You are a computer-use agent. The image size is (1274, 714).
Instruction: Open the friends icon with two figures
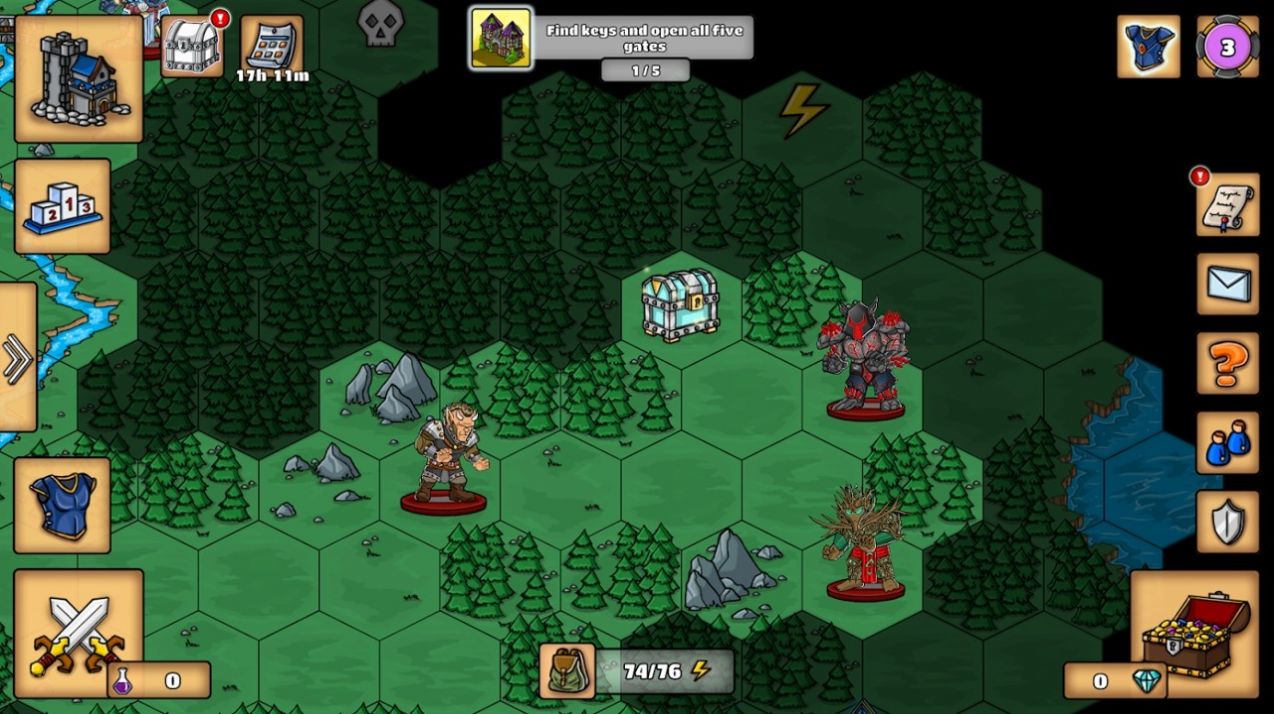click(x=1227, y=442)
